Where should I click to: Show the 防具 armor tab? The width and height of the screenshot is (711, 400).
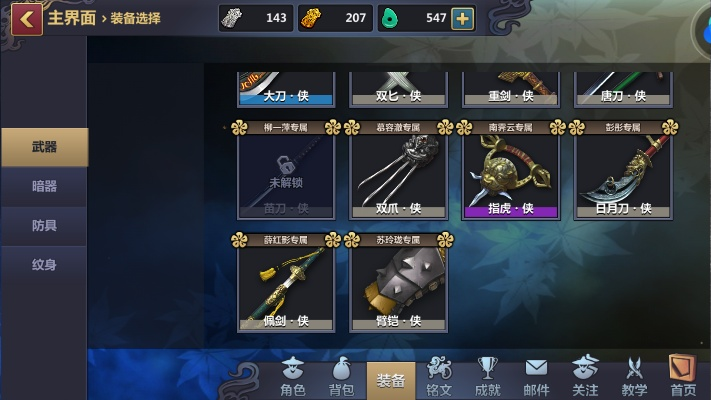(44, 226)
